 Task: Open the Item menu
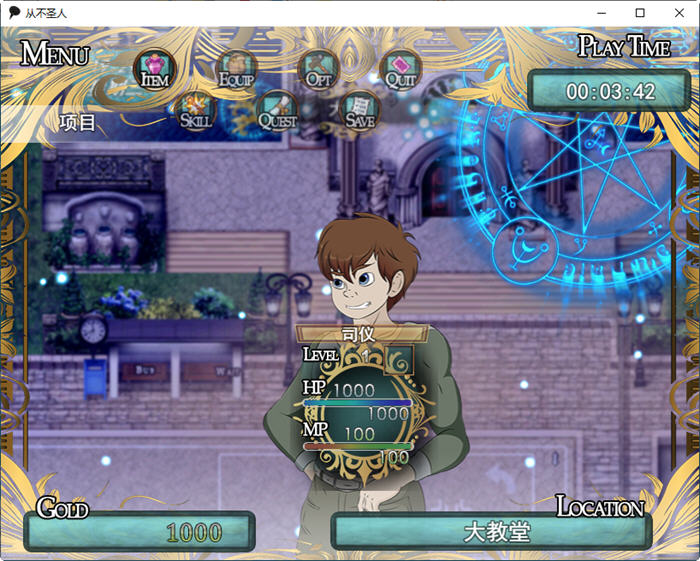point(154,69)
